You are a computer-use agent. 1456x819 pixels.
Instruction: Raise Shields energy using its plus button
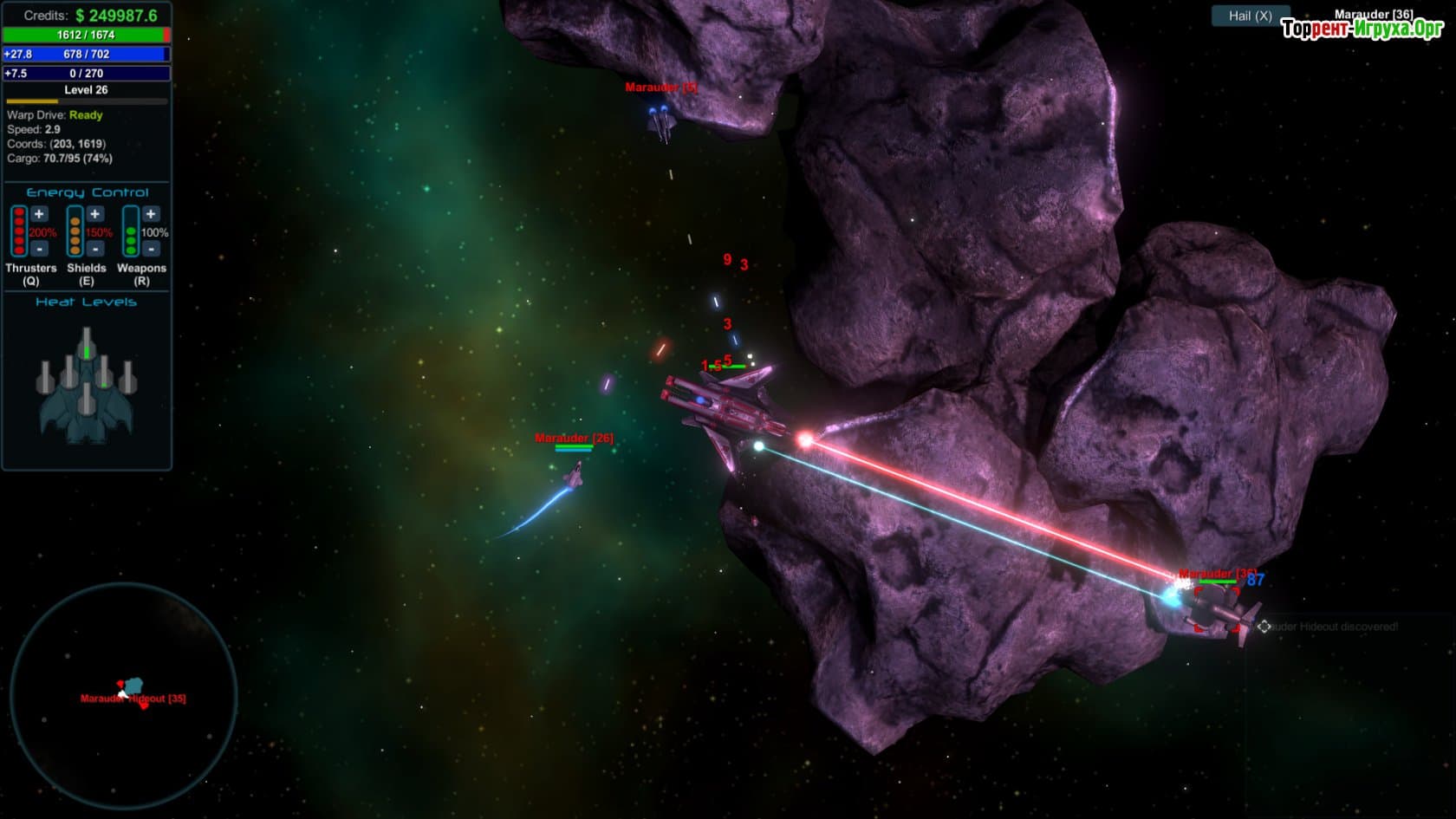(x=95, y=214)
